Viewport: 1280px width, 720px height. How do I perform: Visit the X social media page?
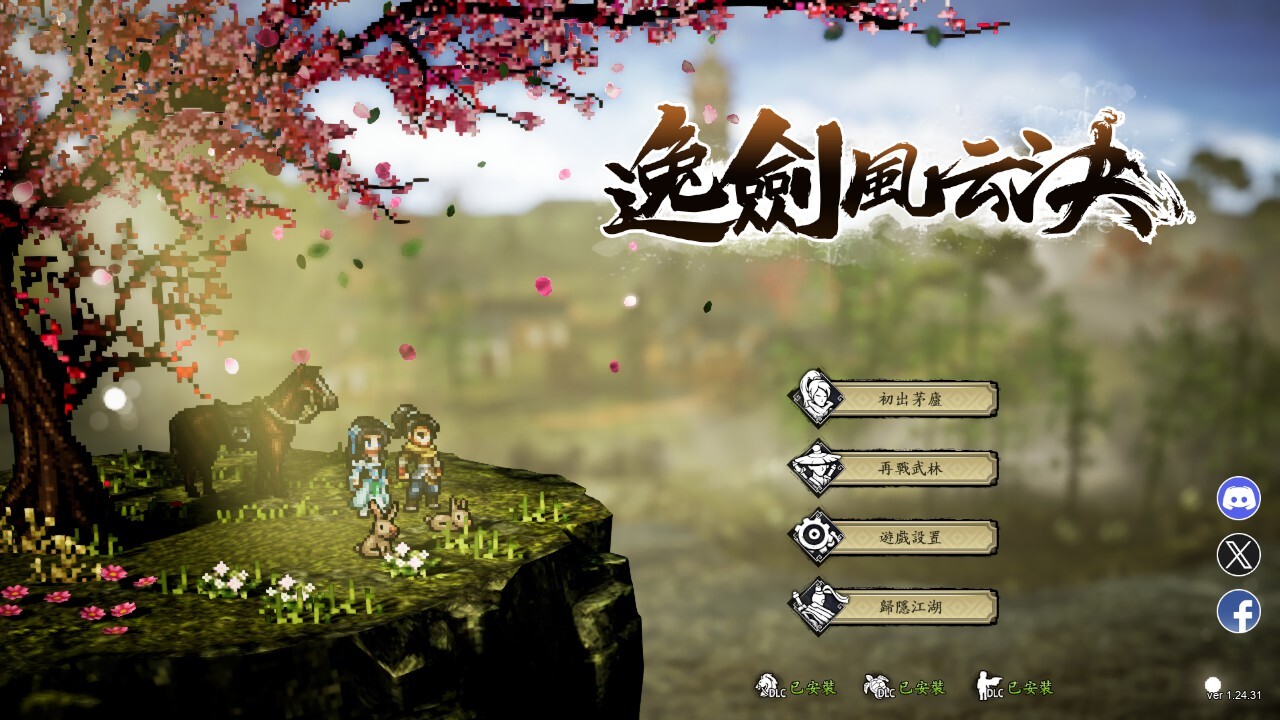[1238, 555]
